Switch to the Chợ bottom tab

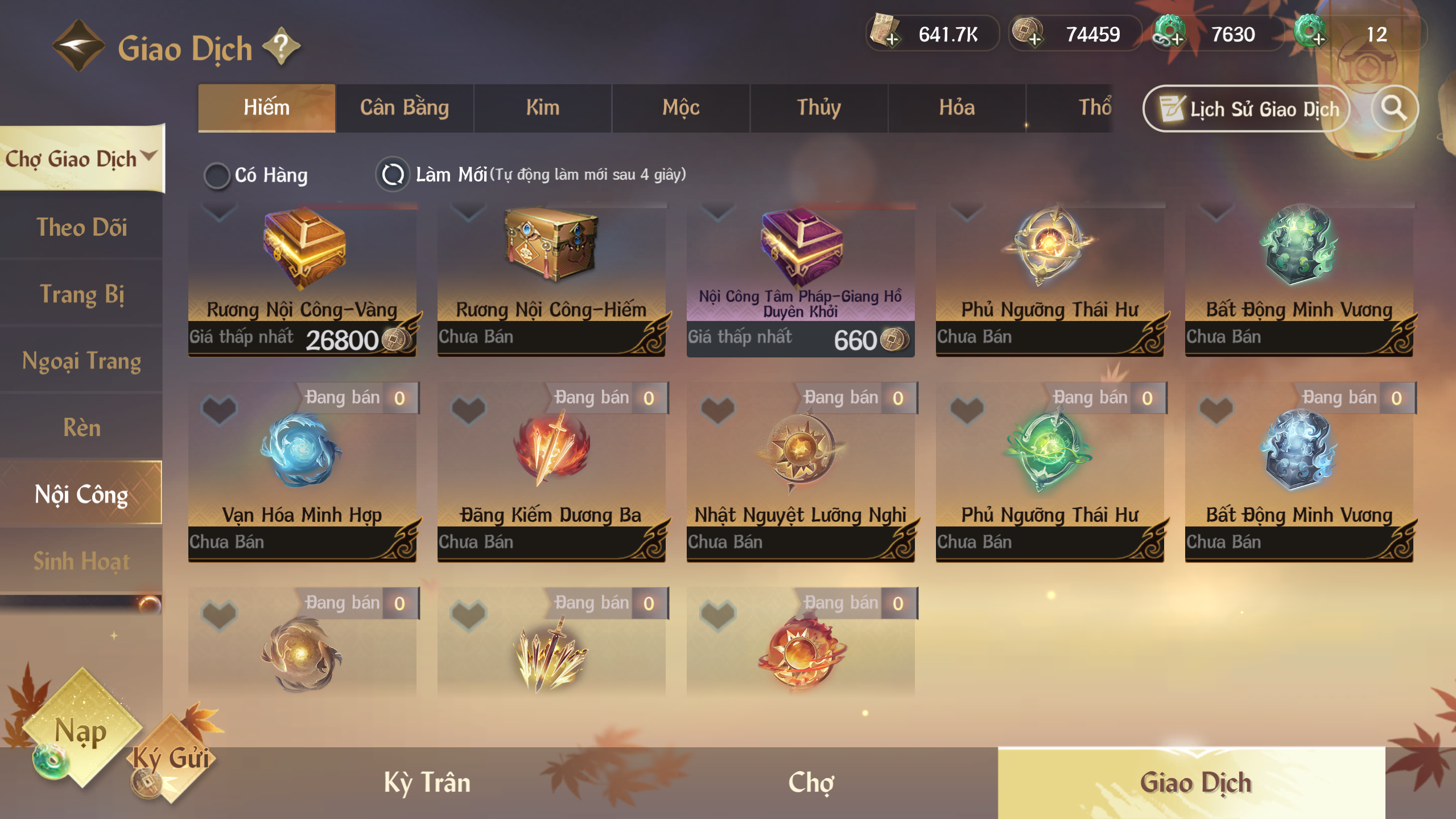click(x=811, y=783)
